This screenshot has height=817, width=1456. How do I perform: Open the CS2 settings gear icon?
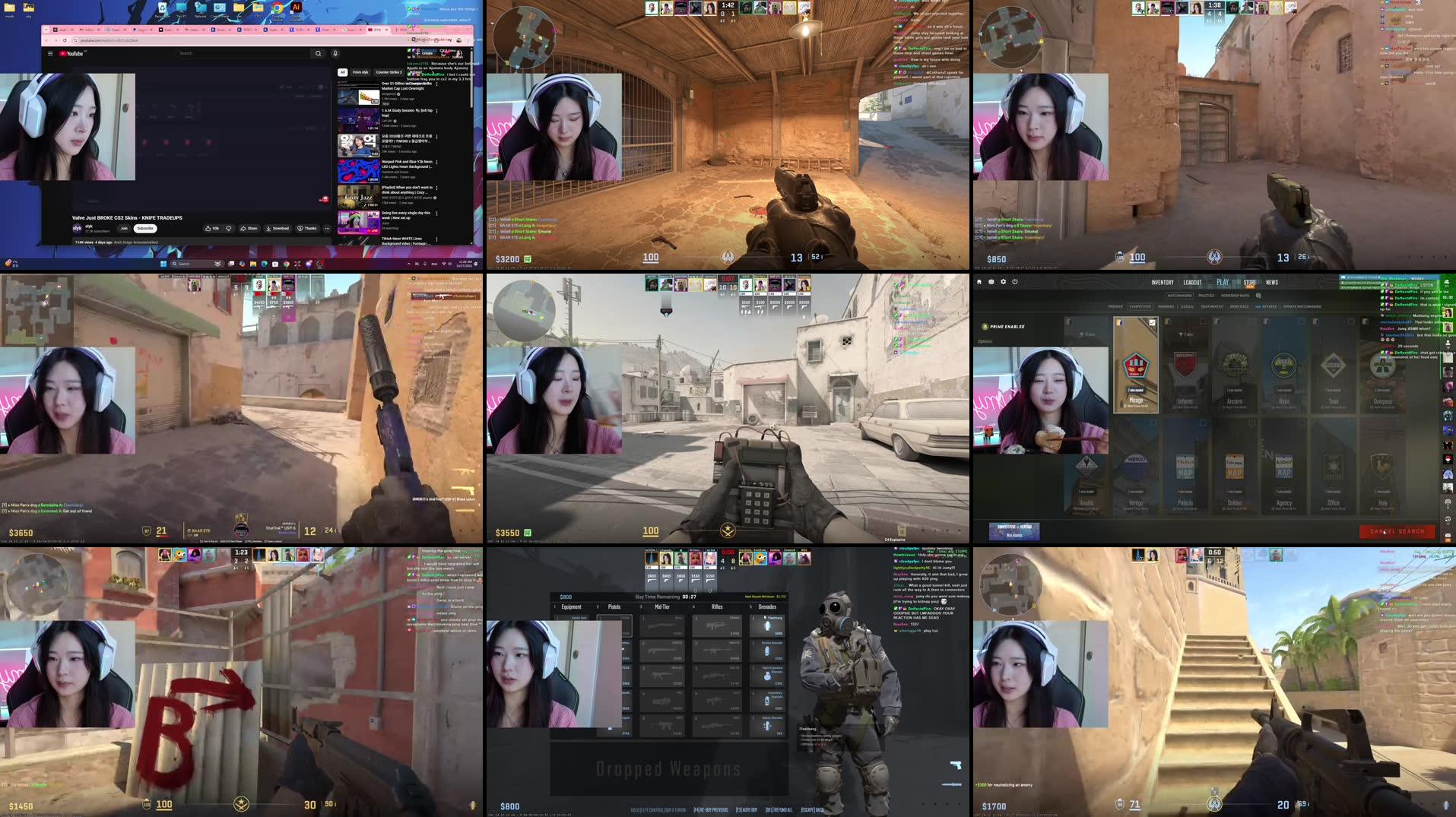click(1003, 282)
